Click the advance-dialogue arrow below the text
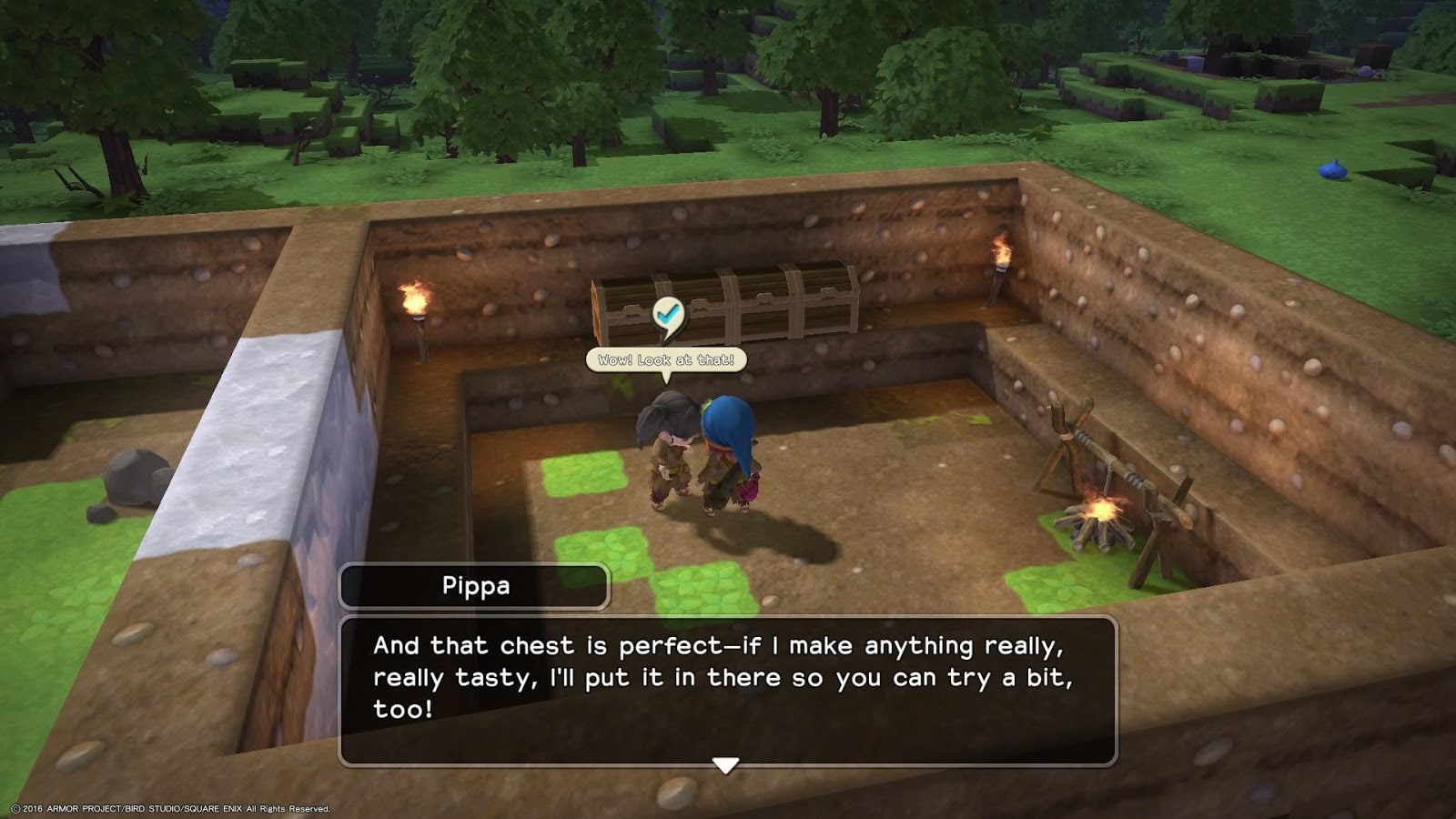1456x819 pixels. click(725, 767)
